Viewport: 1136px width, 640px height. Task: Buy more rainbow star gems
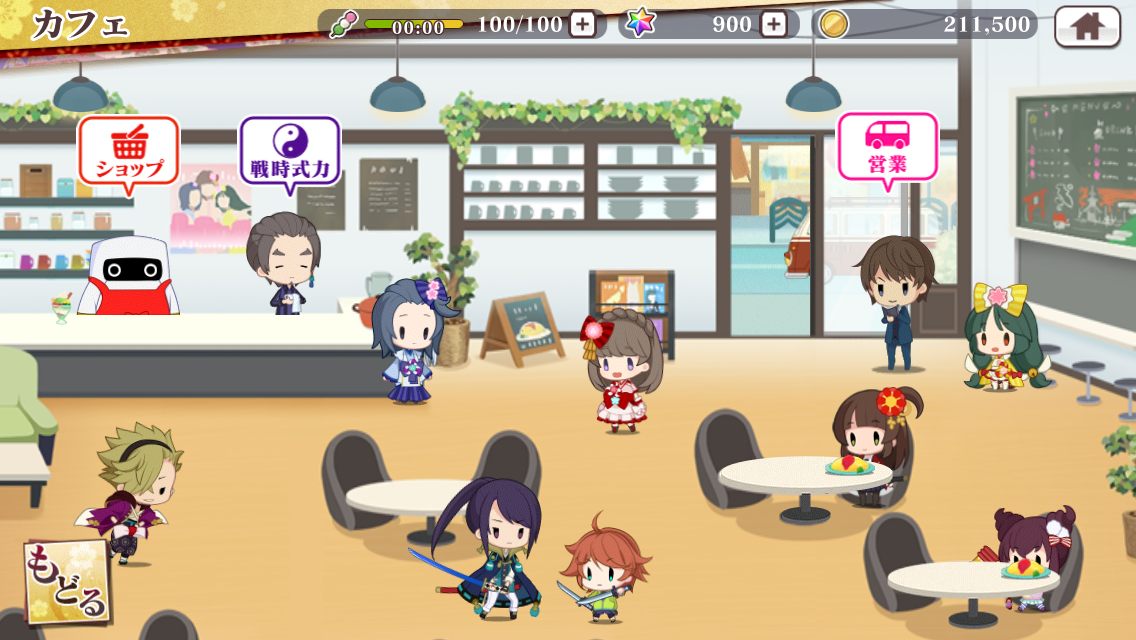coord(773,25)
